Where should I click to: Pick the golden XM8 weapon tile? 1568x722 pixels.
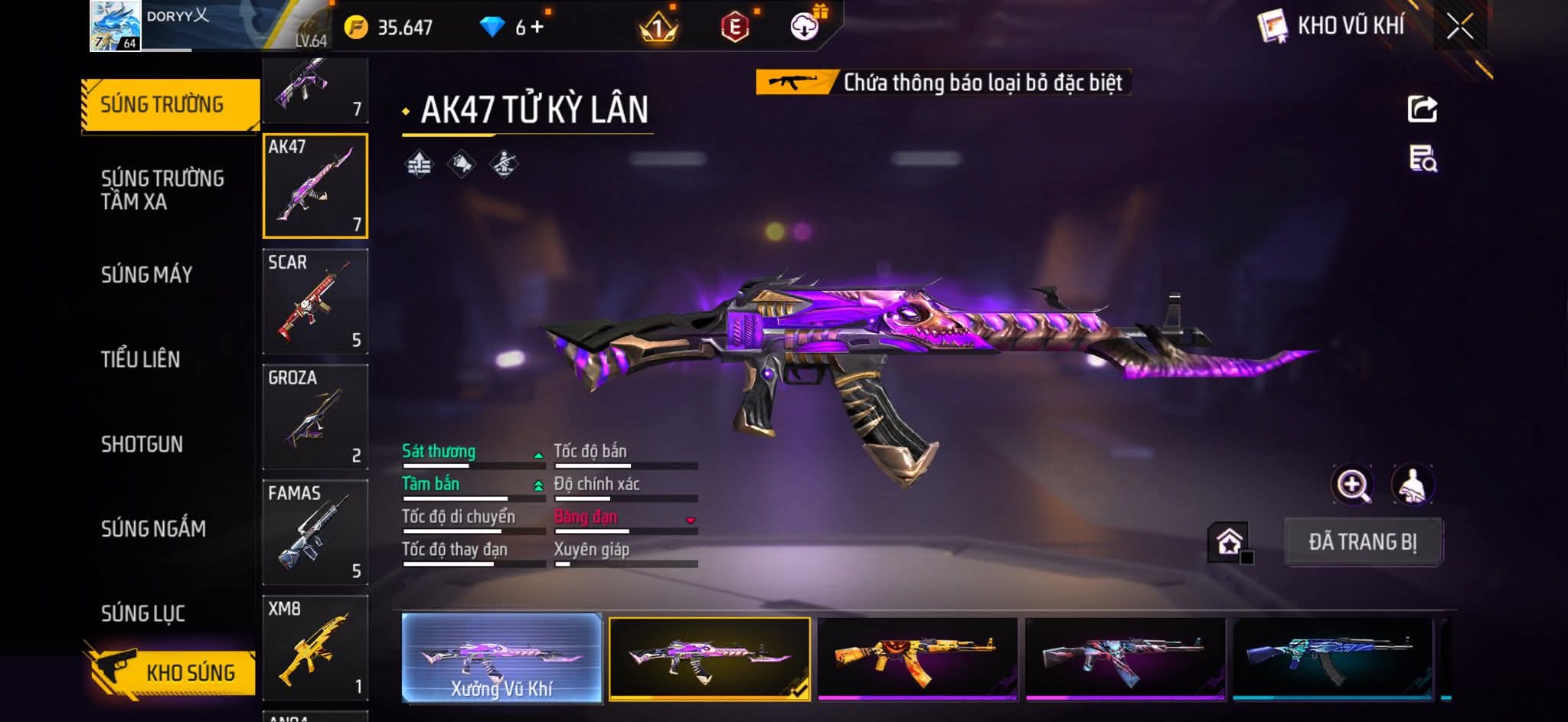[315, 648]
